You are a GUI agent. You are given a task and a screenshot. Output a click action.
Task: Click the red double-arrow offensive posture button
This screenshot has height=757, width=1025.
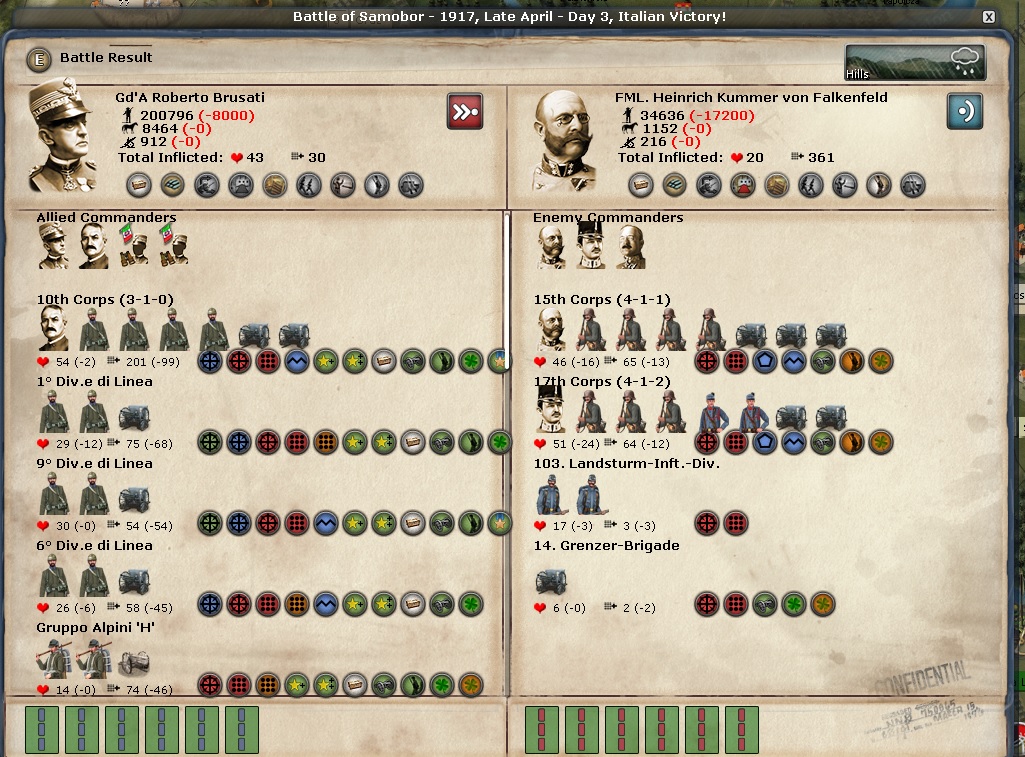pyautogui.click(x=464, y=111)
